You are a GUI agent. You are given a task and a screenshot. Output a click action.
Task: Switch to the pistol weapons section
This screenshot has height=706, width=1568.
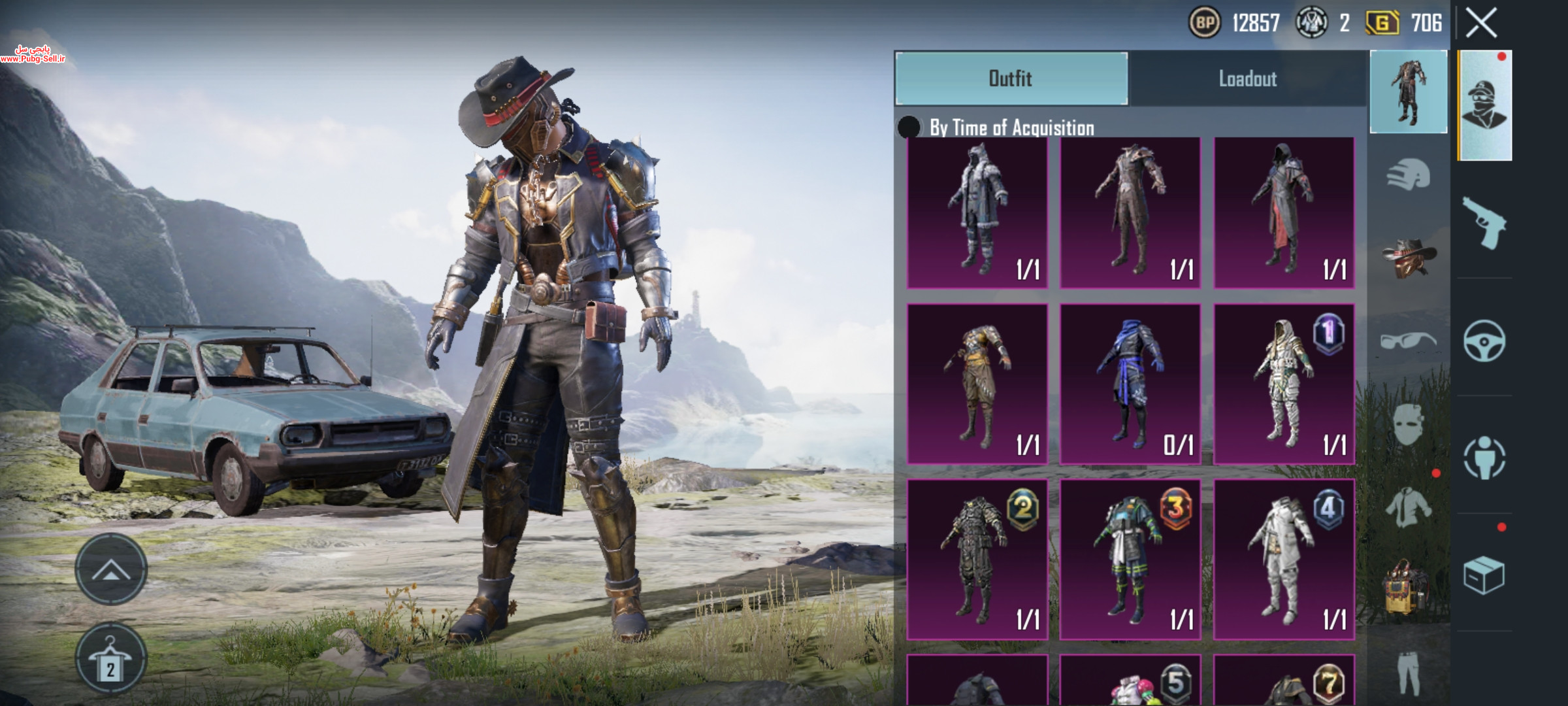click(1484, 223)
